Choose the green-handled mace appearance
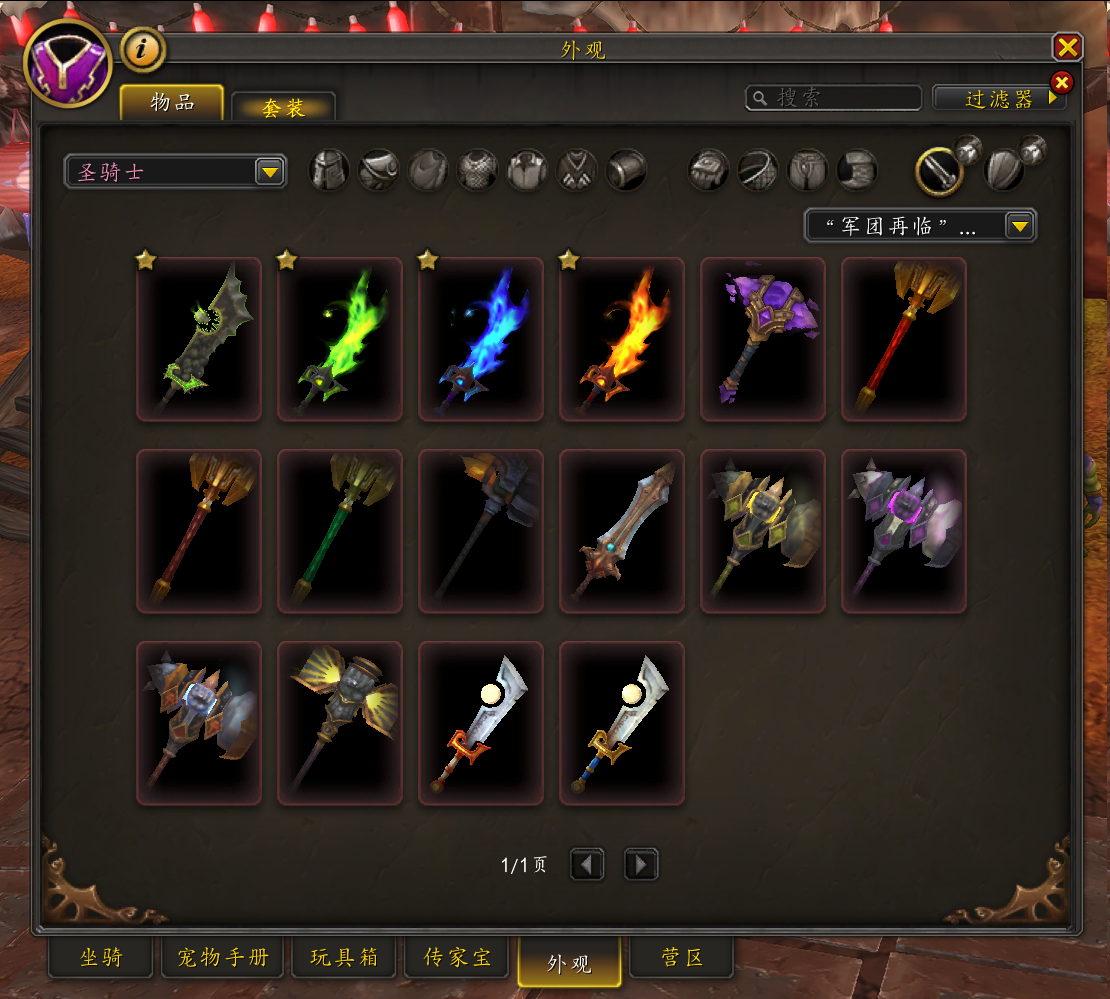 coord(340,531)
